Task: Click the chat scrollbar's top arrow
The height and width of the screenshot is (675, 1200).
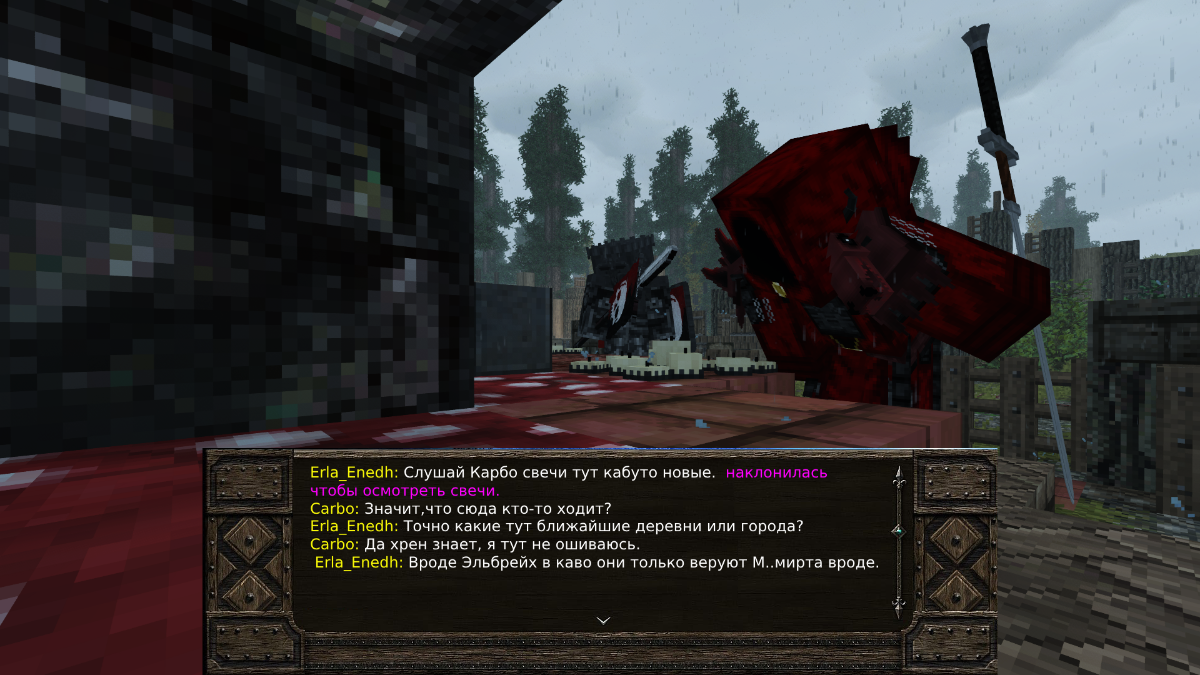Action: click(897, 477)
